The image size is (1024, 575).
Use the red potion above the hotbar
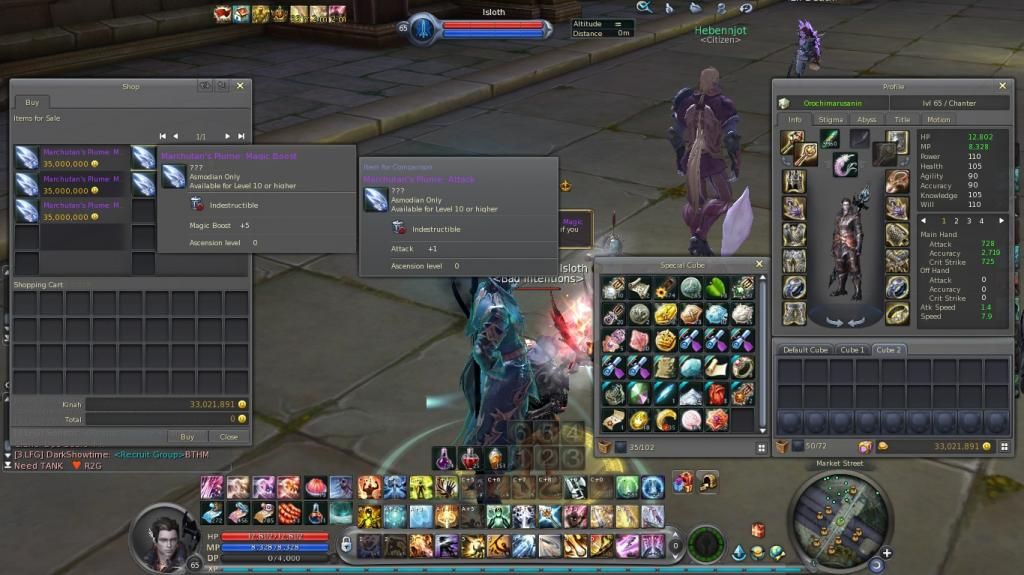click(469, 459)
